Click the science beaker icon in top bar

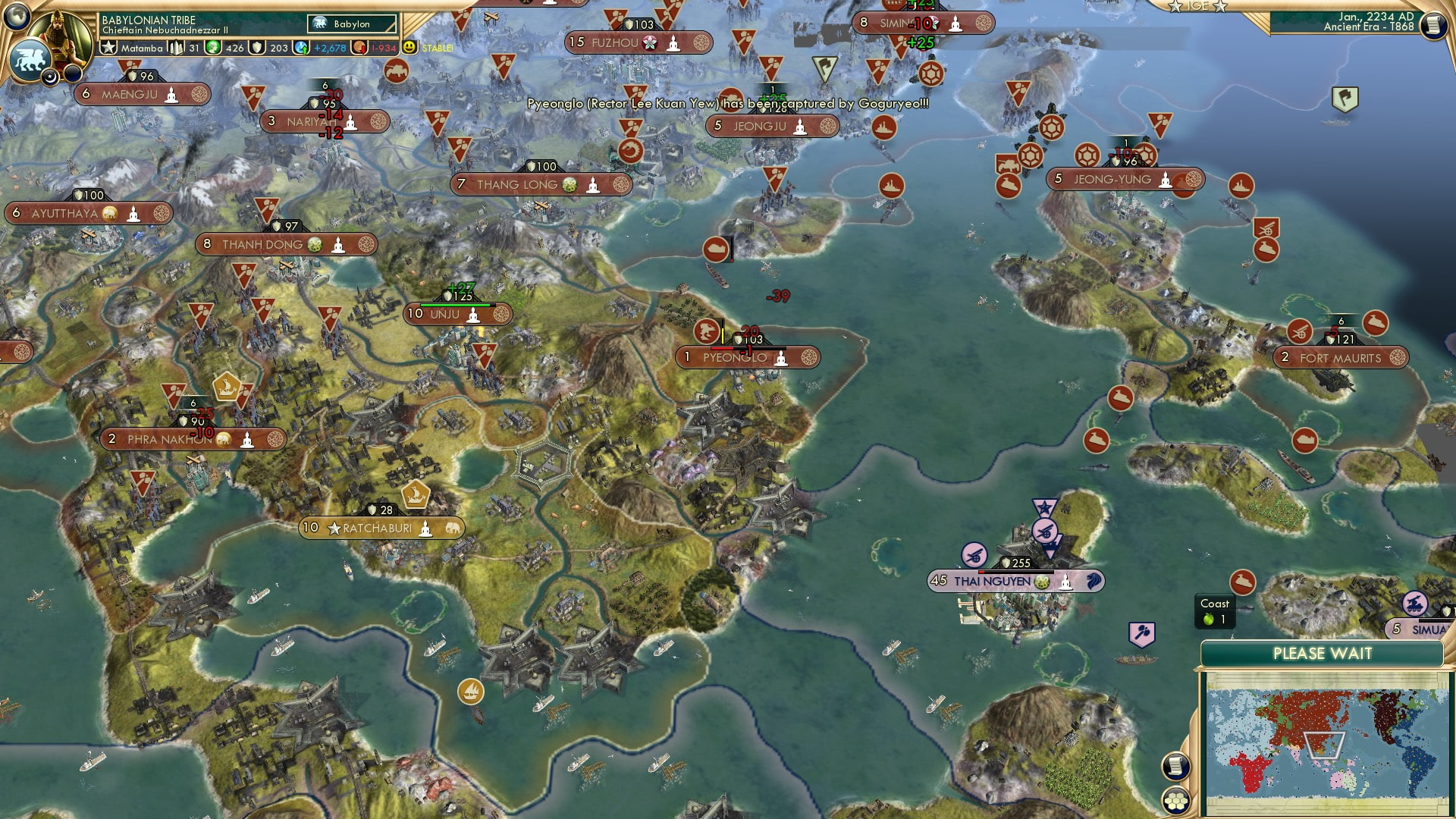[x=255, y=47]
